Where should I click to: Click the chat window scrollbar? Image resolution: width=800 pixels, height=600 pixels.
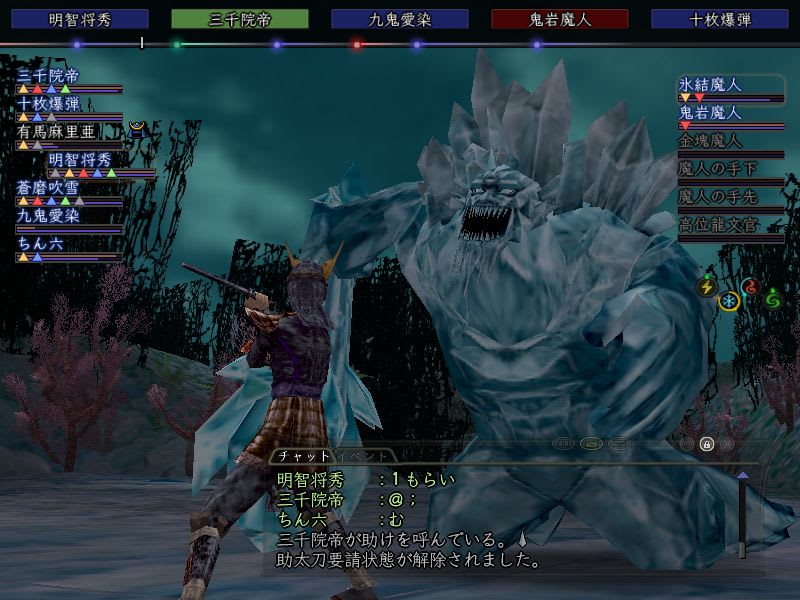(x=742, y=515)
